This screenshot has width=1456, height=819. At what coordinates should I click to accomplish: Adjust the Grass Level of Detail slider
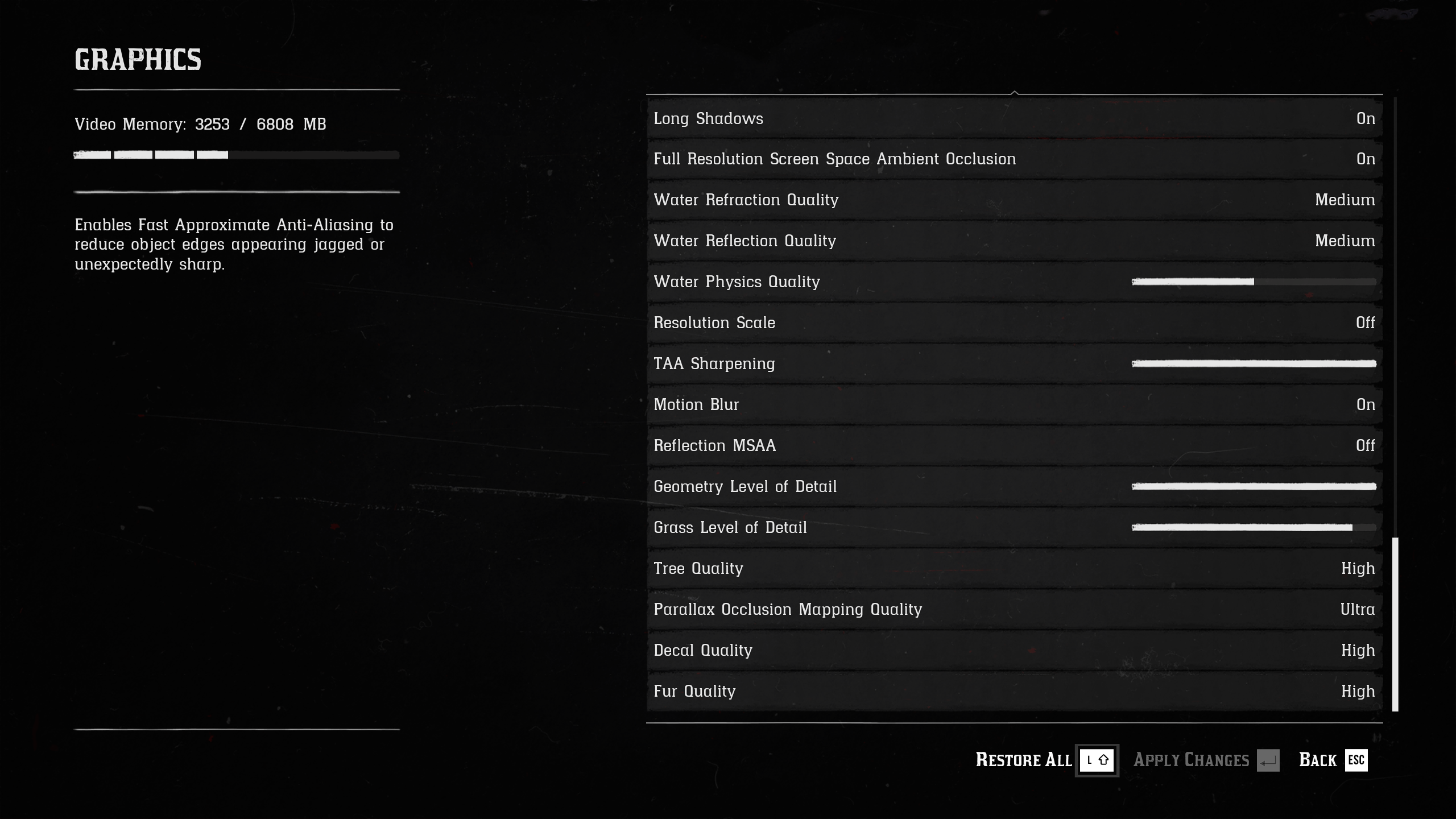(1254, 528)
